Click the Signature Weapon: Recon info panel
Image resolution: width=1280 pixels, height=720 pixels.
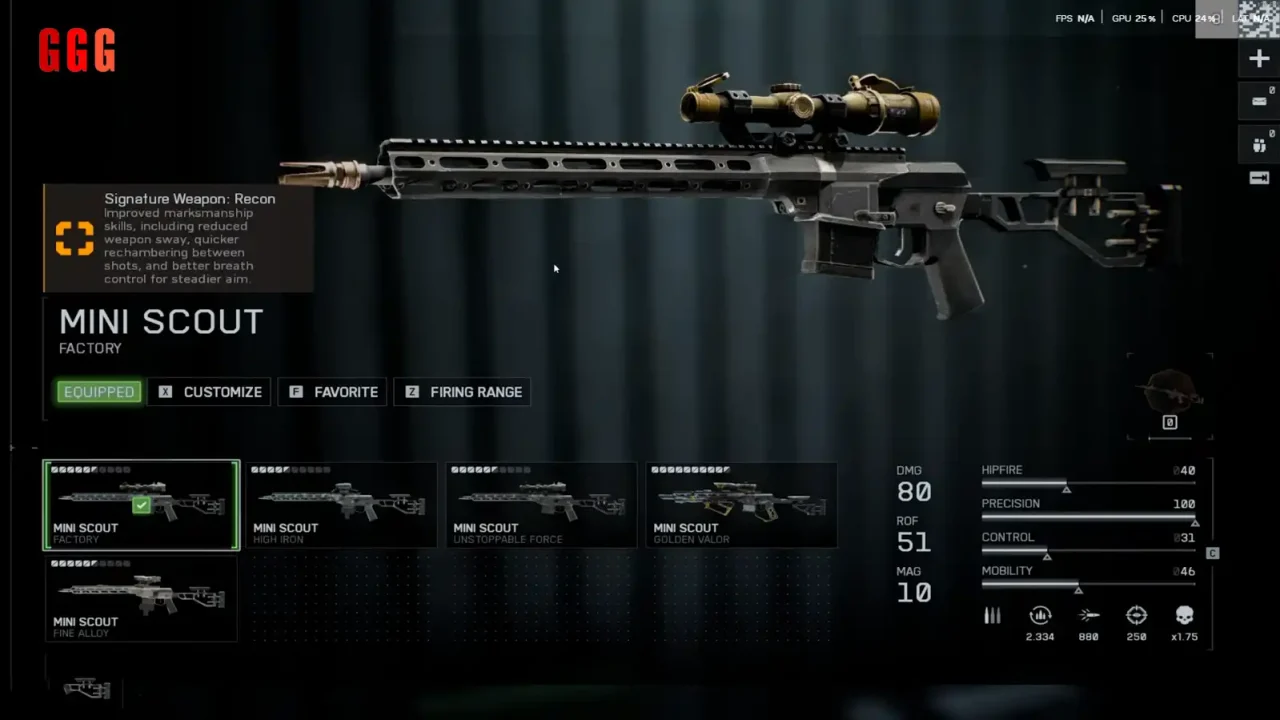click(178, 238)
